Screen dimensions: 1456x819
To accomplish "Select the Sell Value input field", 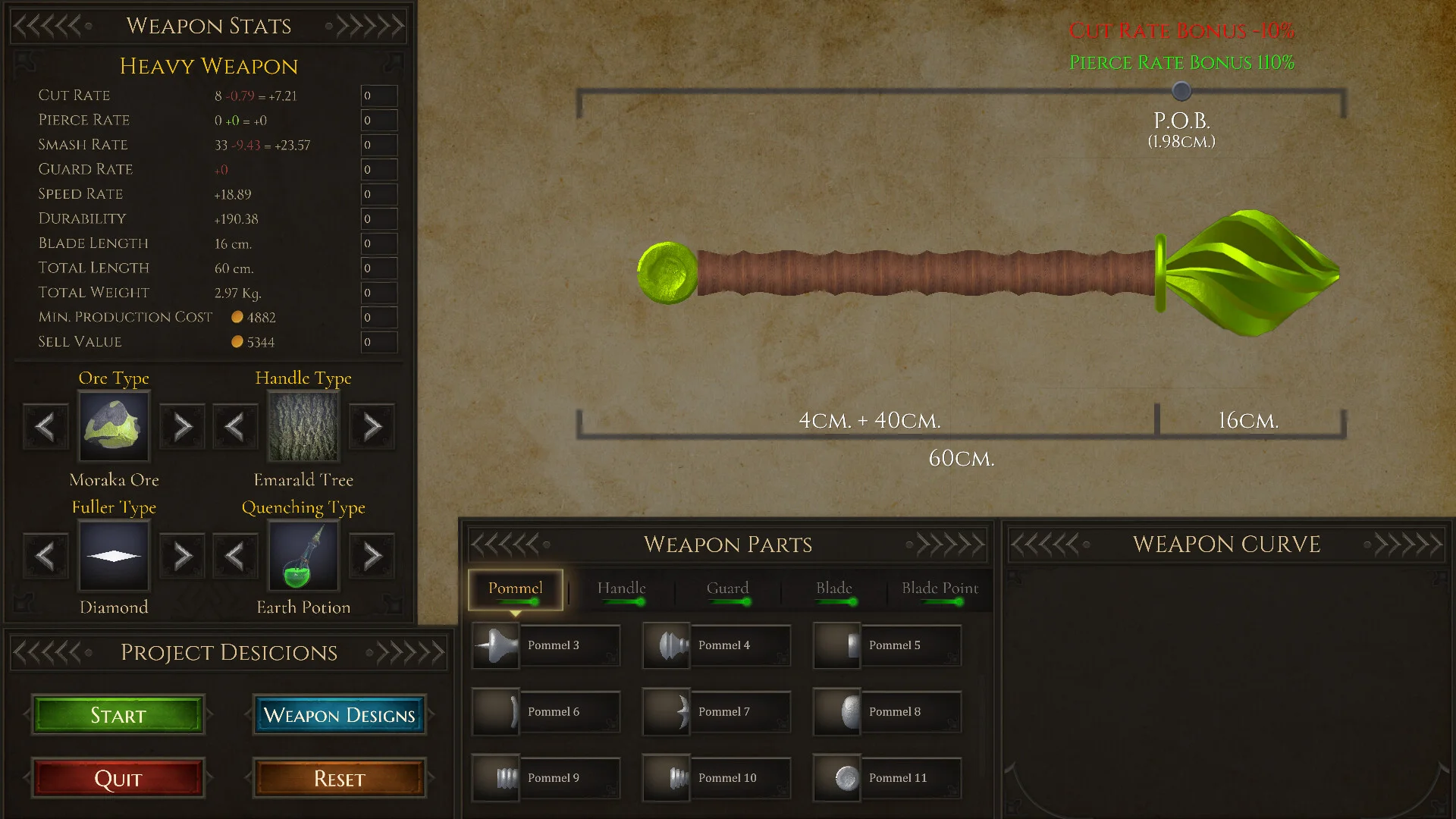I will 378,342.
